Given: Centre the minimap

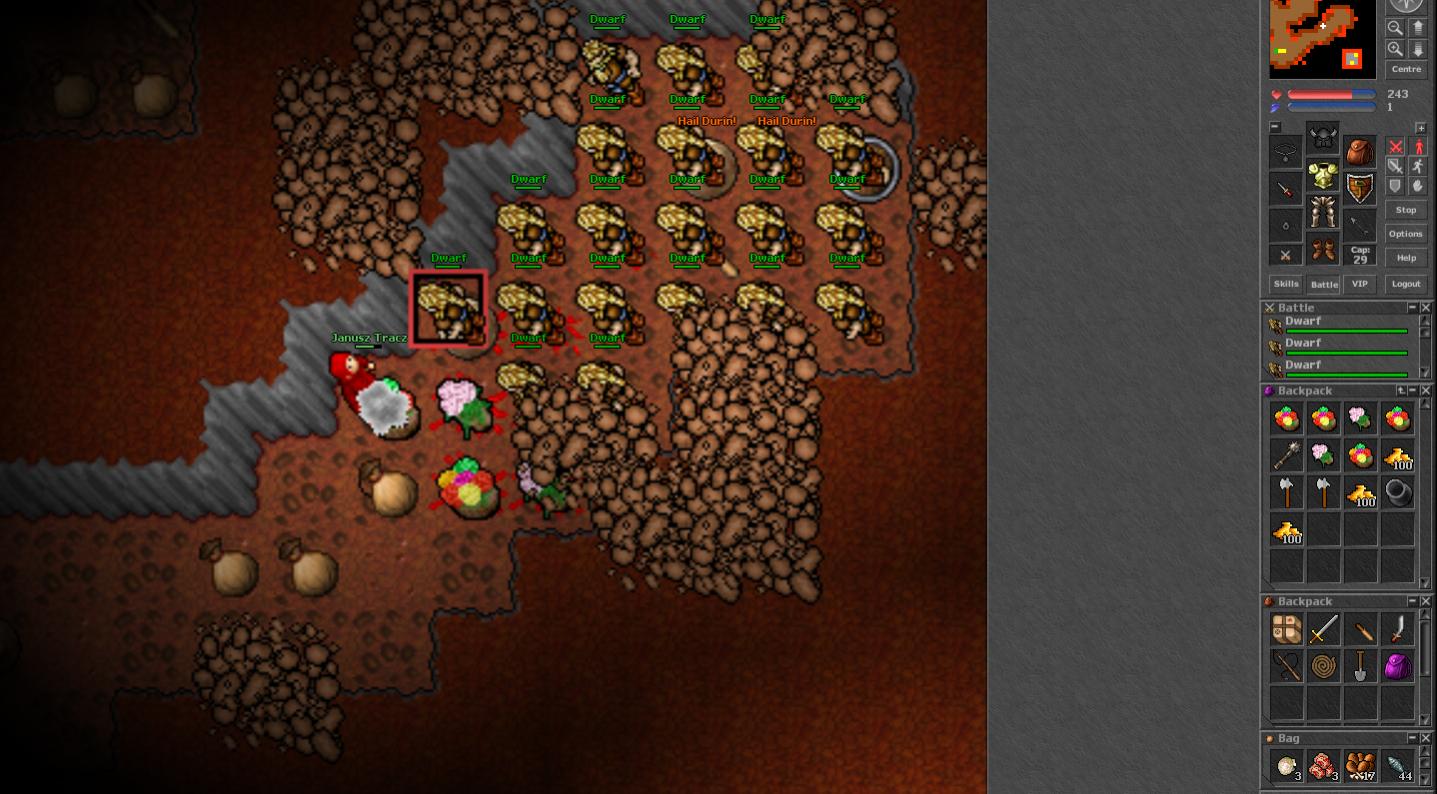Looking at the screenshot, I should (x=1405, y=69).
